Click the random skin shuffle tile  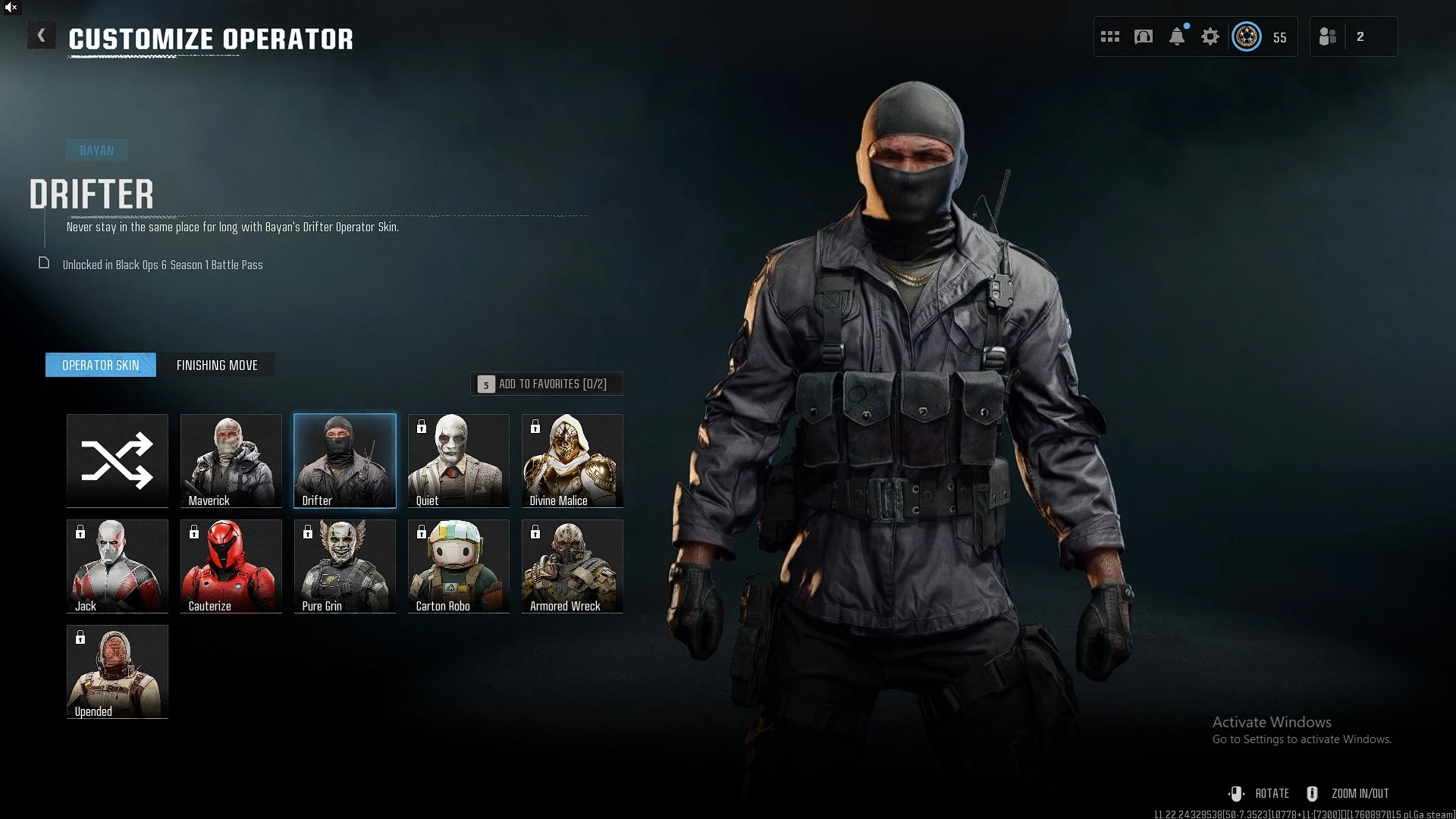point(117,460)
